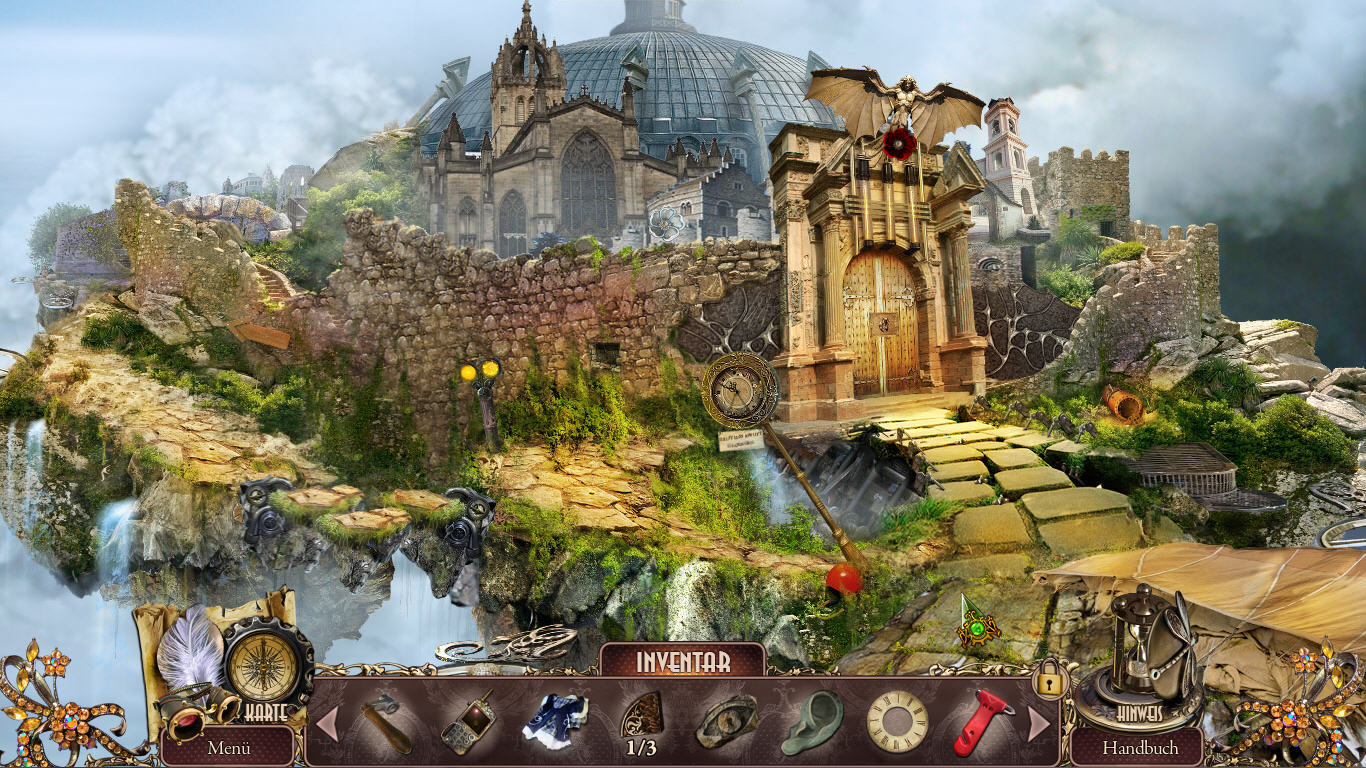Show previous inventory items with left arrow
This screenshot has width=1366, height=768.
coord(327,723)
